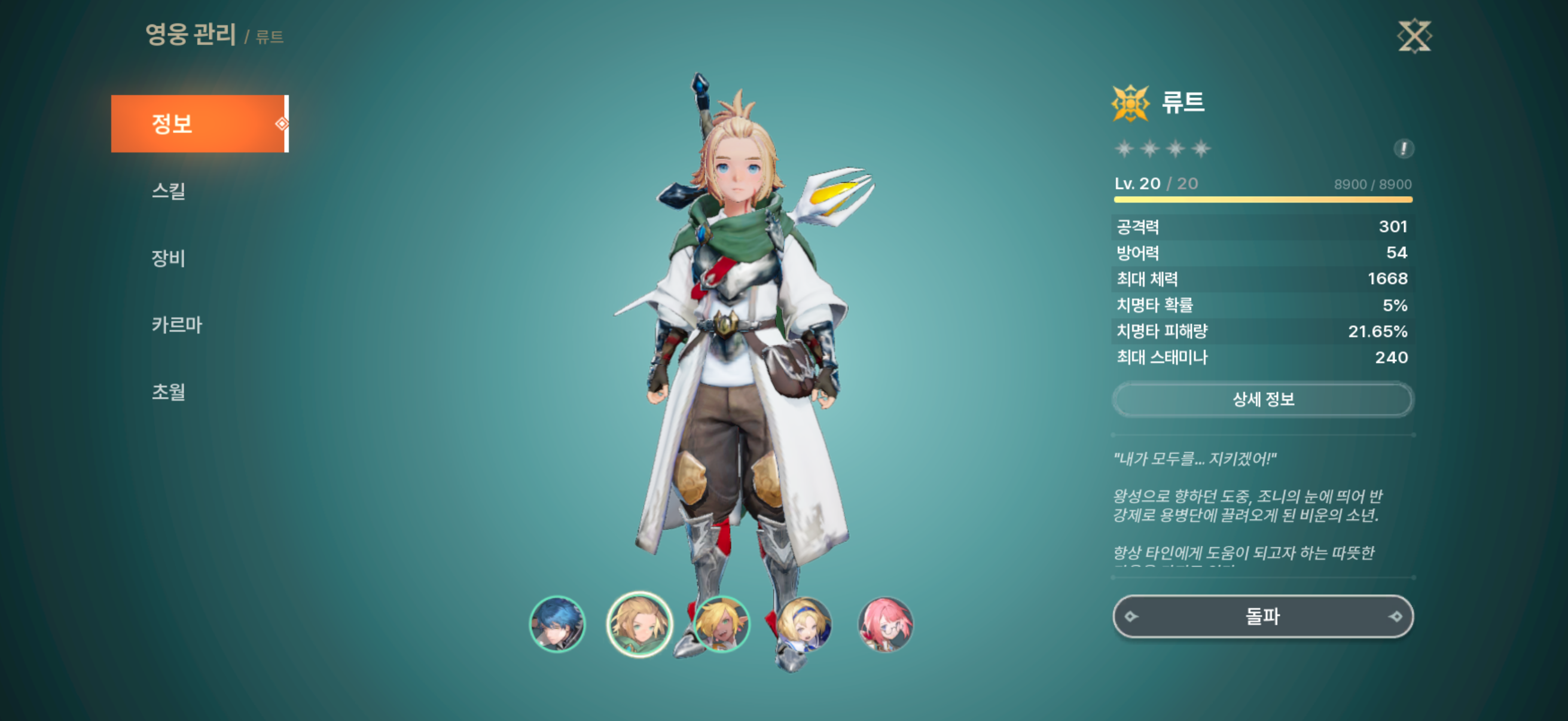
Task: Go to the 초월 tab
Action: 169,392
